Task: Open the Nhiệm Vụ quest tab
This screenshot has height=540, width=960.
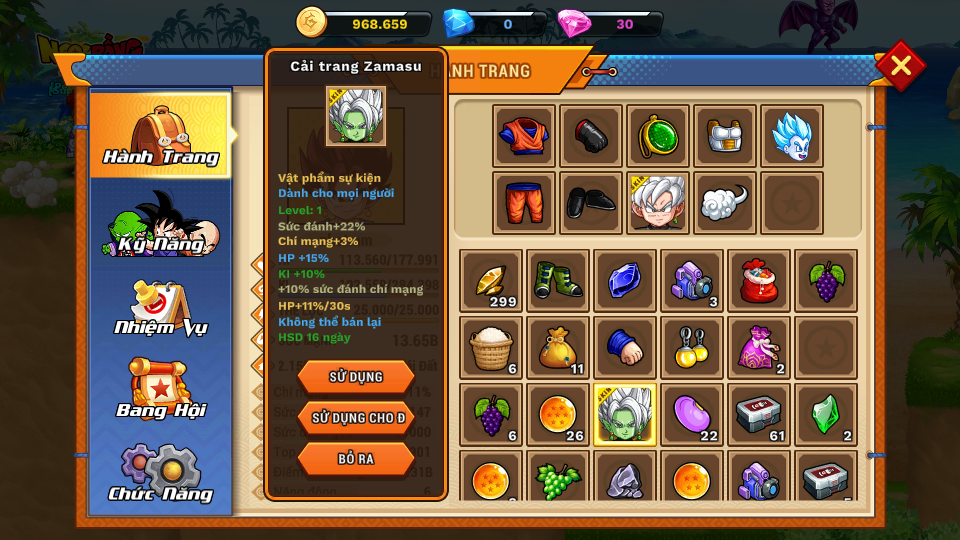Action: [160, 307]
